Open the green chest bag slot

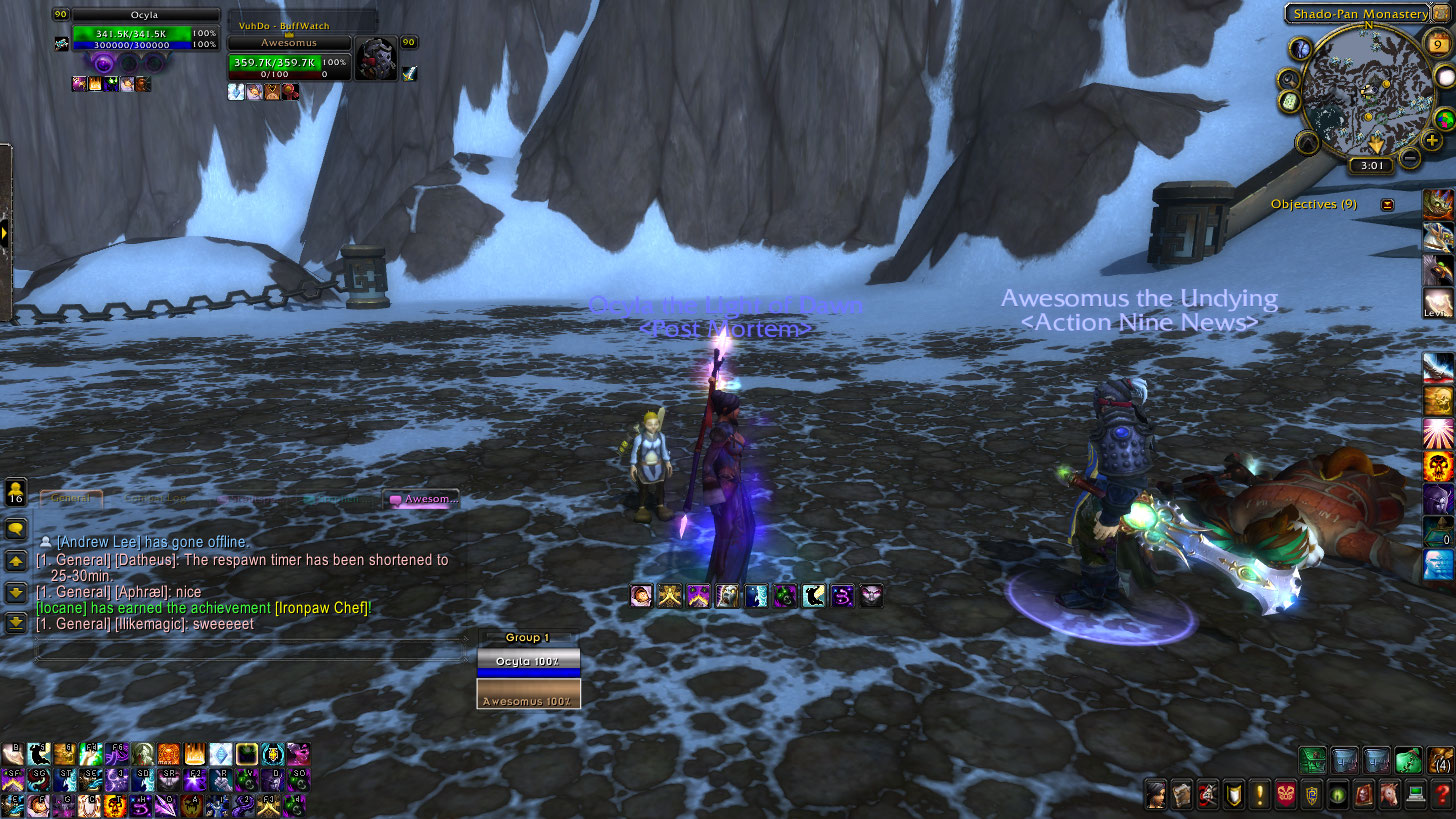coord(1312,761)
